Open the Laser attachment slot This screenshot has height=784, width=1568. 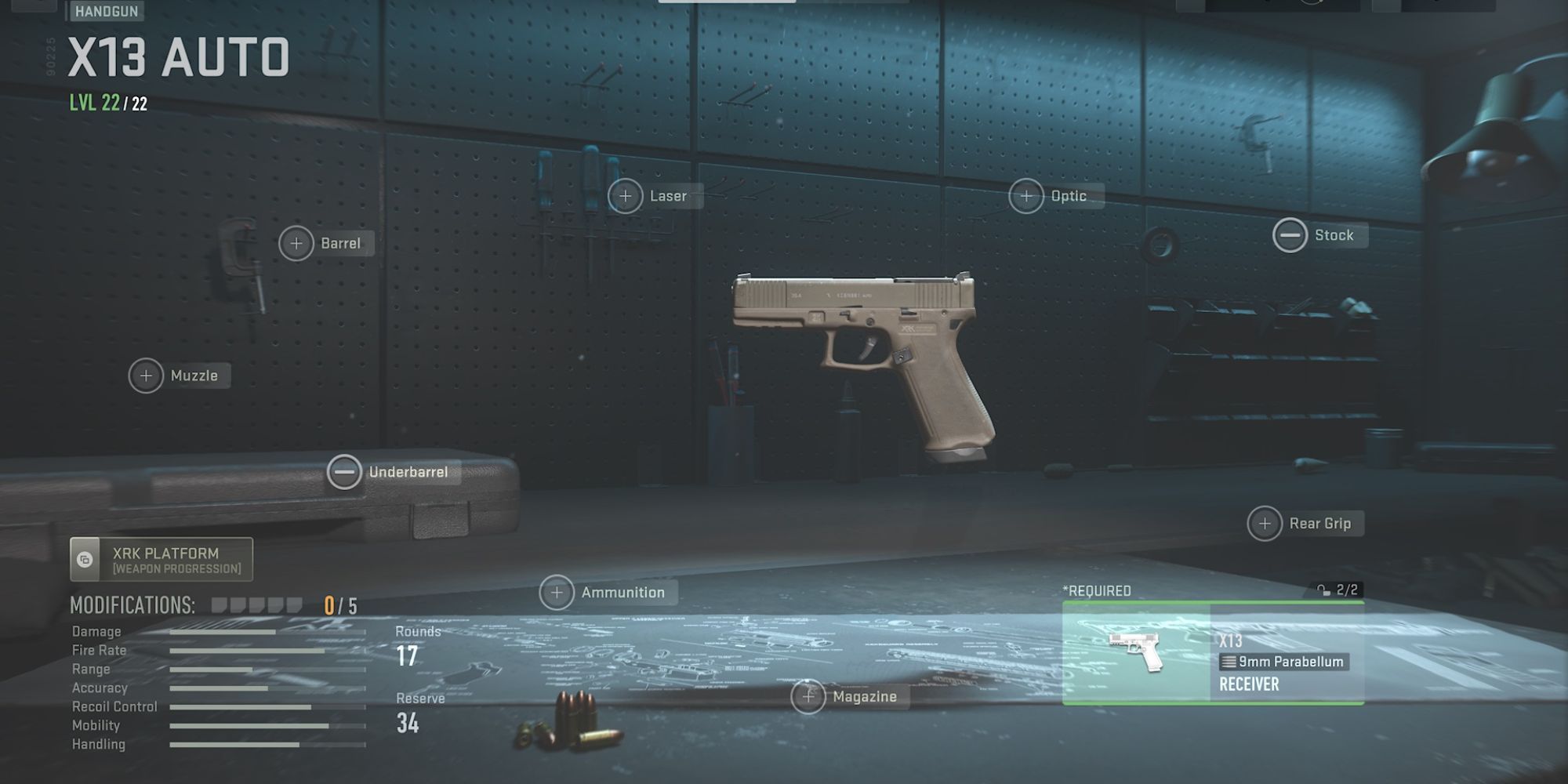point(625,196)
